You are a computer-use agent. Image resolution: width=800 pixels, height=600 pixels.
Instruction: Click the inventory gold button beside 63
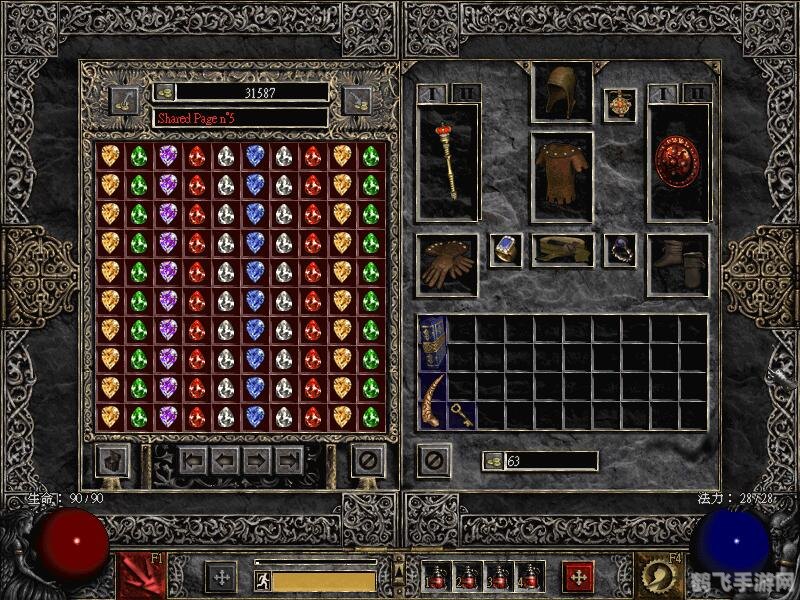[x=494, y=461]
